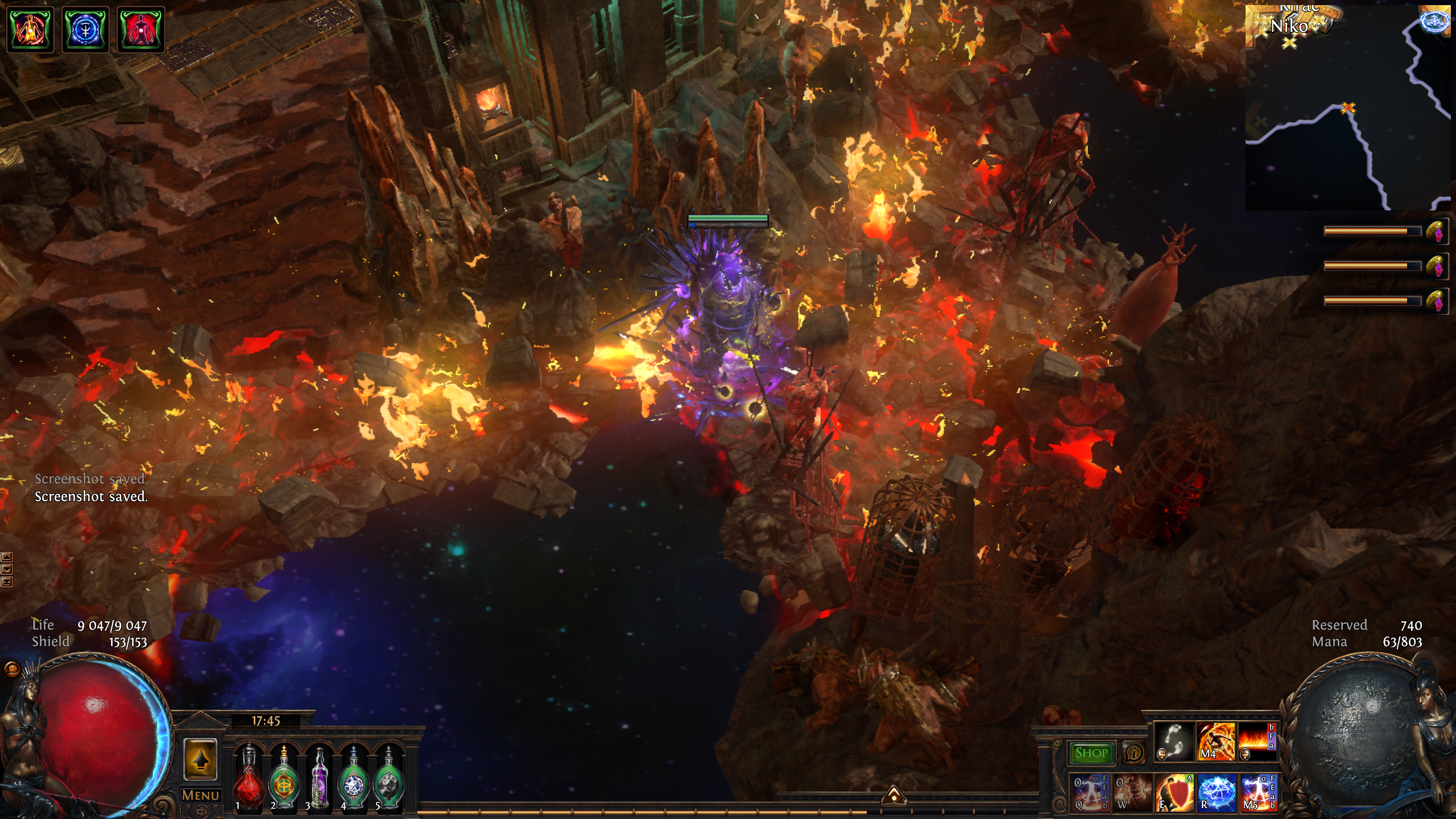1456x819 pixels.
Task: Activate the blue sigil skill bound to R
Action: [1217, 792]
